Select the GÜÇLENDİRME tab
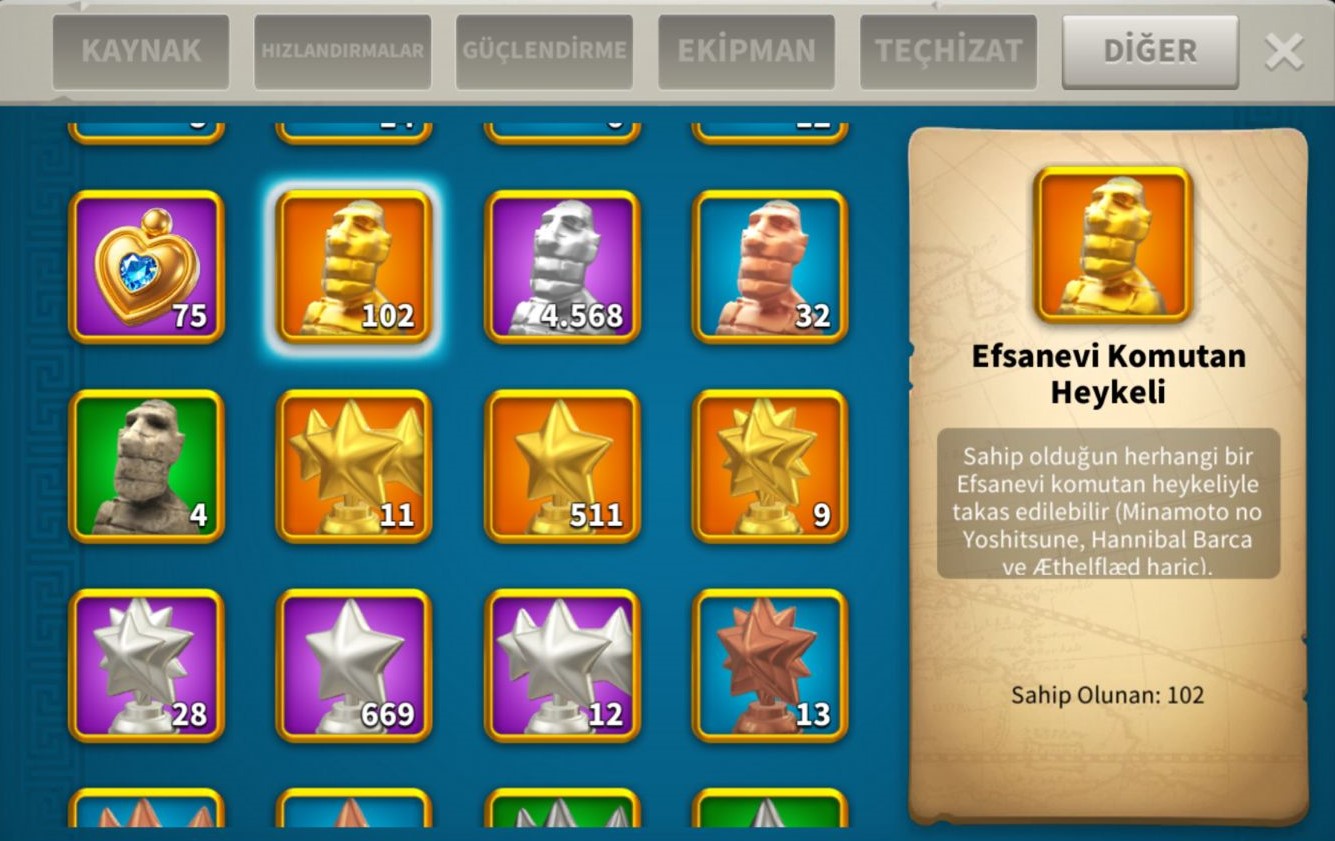The image size is (1335, 841). [544, 51]
